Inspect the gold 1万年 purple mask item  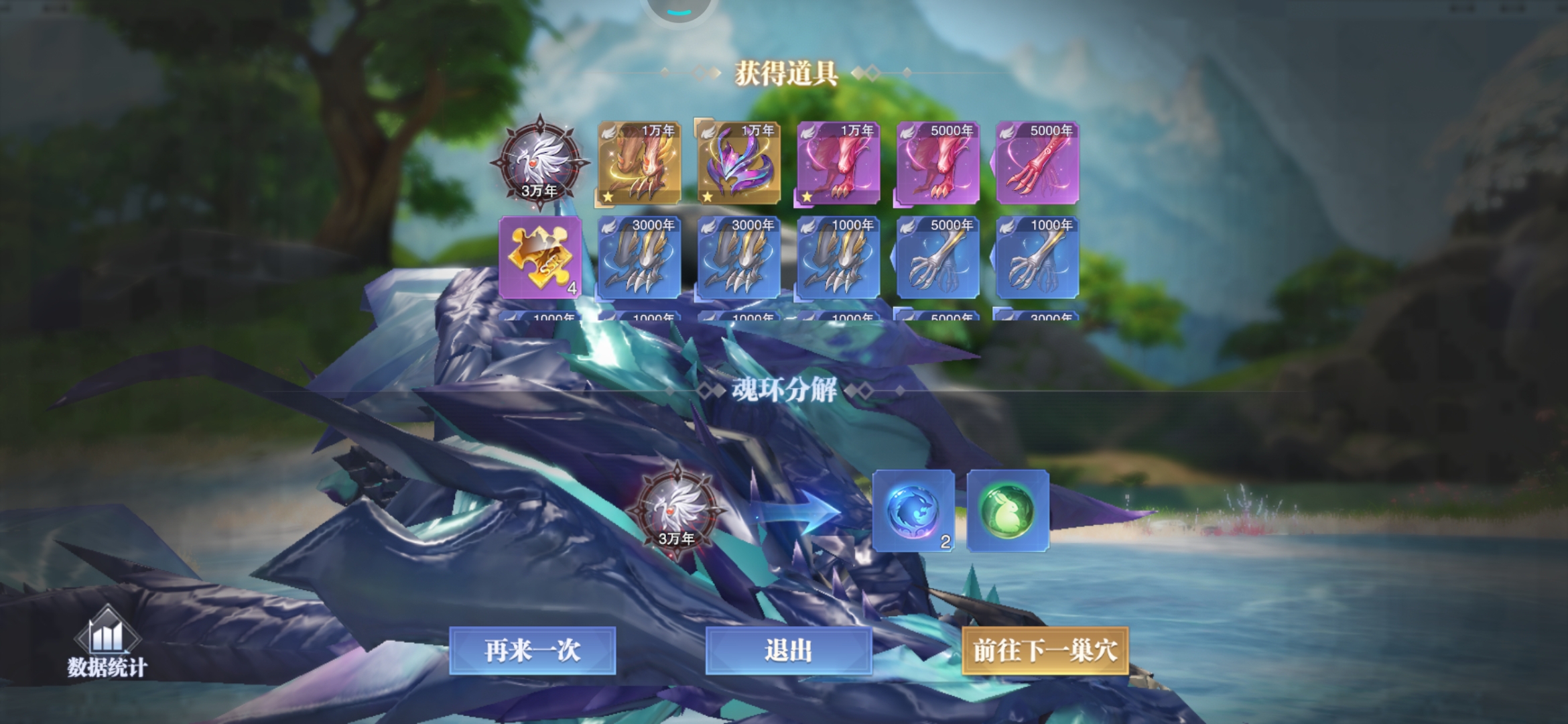click(x=738, y=163)
